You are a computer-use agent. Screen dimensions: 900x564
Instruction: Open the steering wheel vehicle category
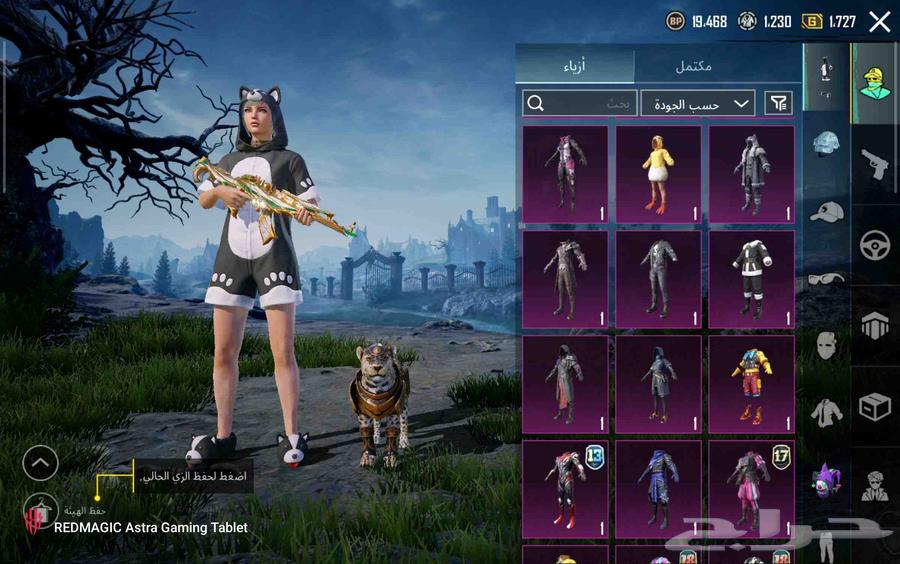(x=875, y=245)
